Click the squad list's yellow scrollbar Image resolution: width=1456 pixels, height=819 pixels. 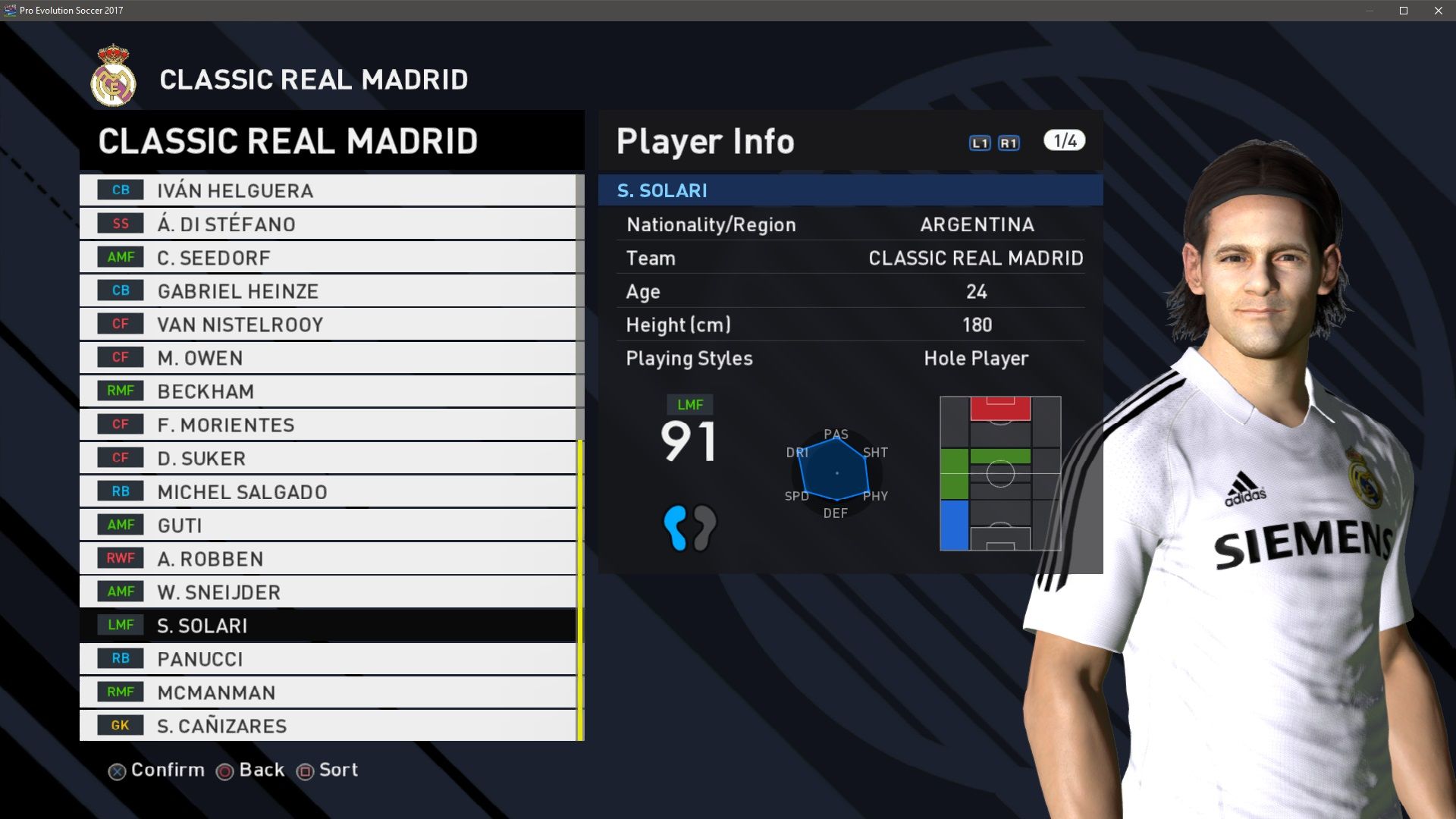click(x=580, y=590)
